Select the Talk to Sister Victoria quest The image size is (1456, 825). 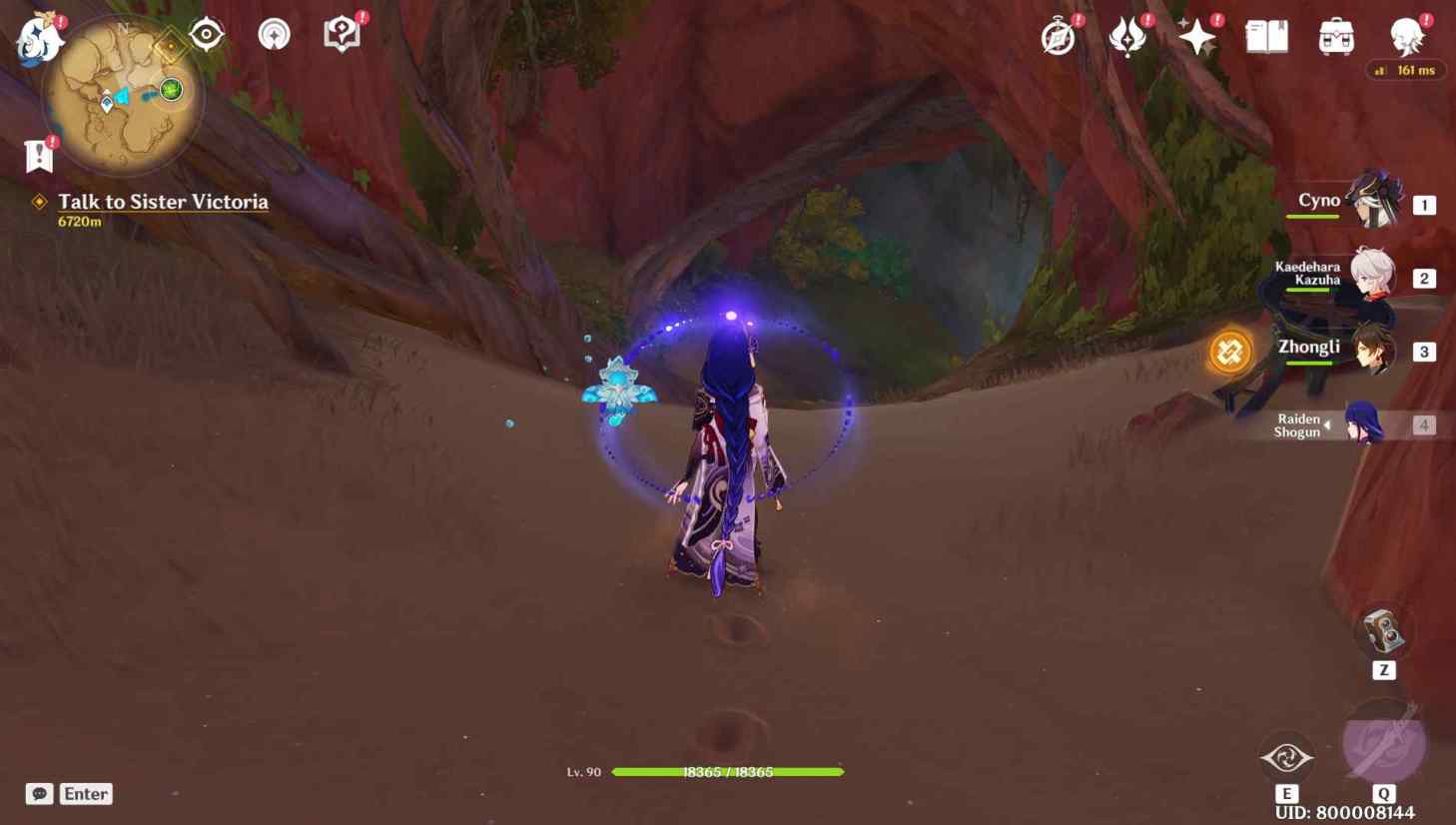click(x=163, y=202)
